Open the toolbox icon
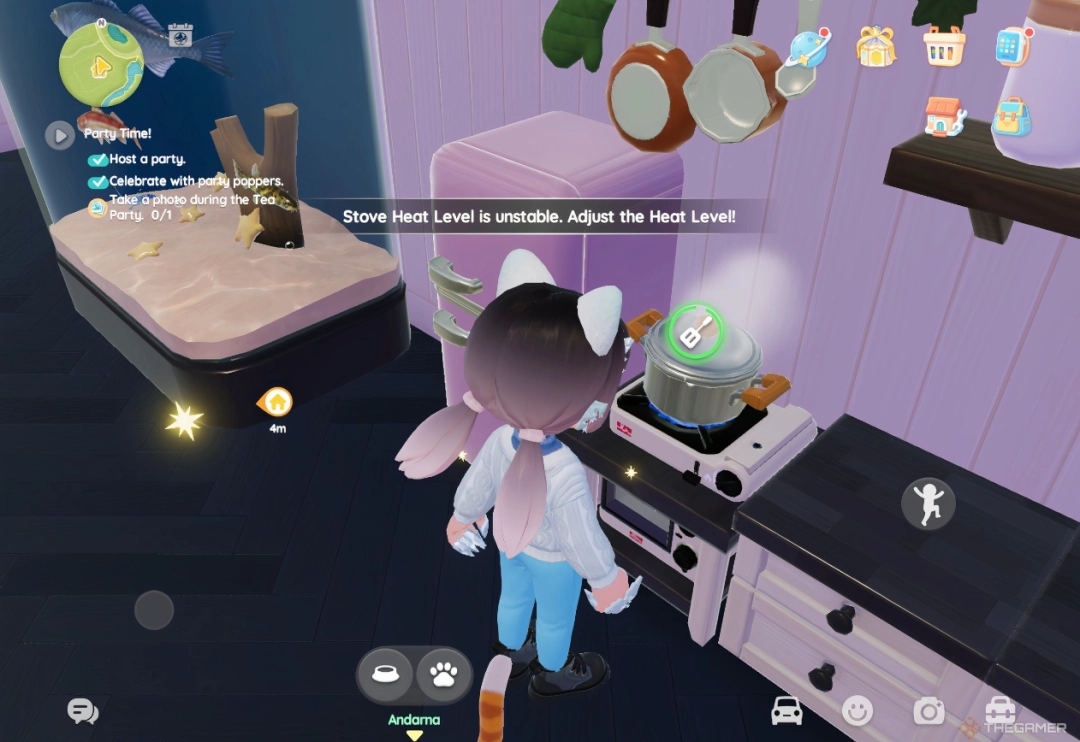 pyautogui.click(x=1000, y=711)
